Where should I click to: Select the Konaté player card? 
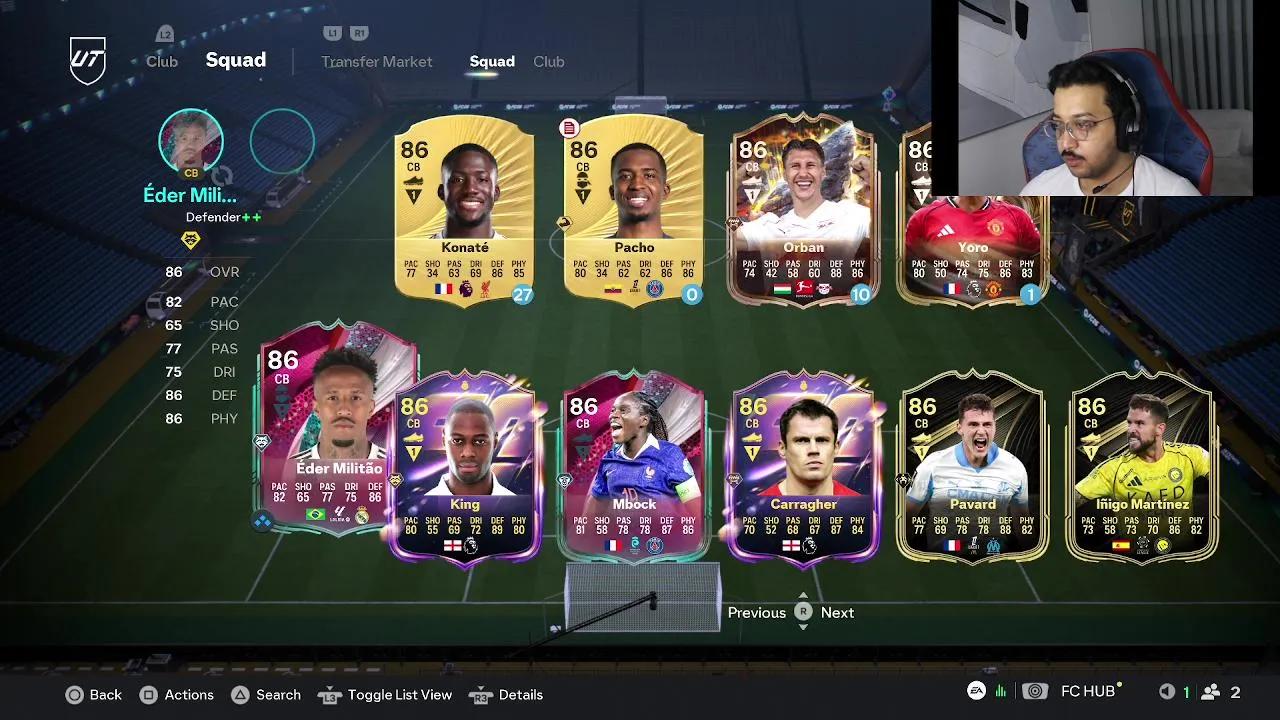465,210
